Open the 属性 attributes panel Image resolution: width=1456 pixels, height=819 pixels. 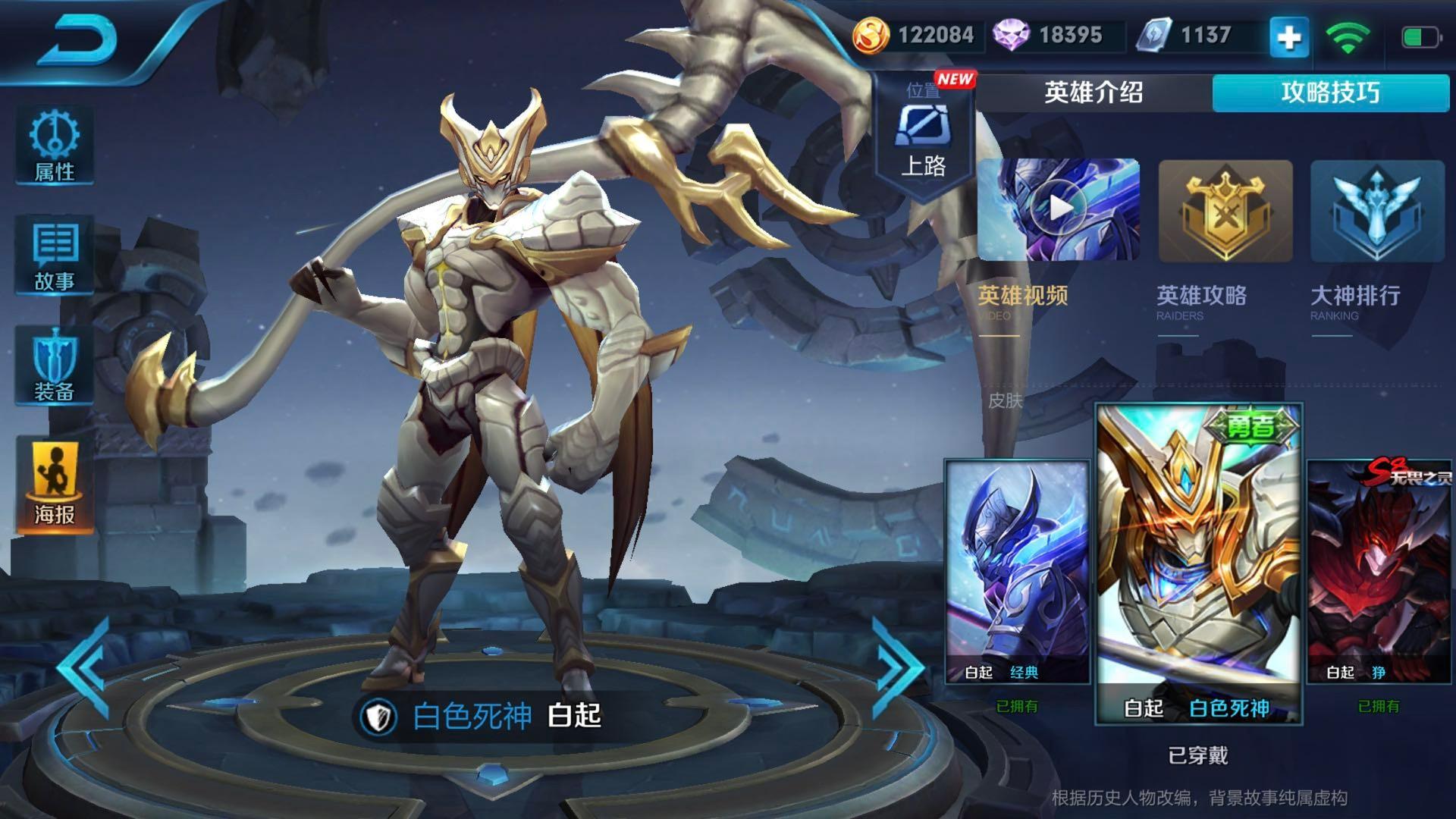click(x=55, y=146)
